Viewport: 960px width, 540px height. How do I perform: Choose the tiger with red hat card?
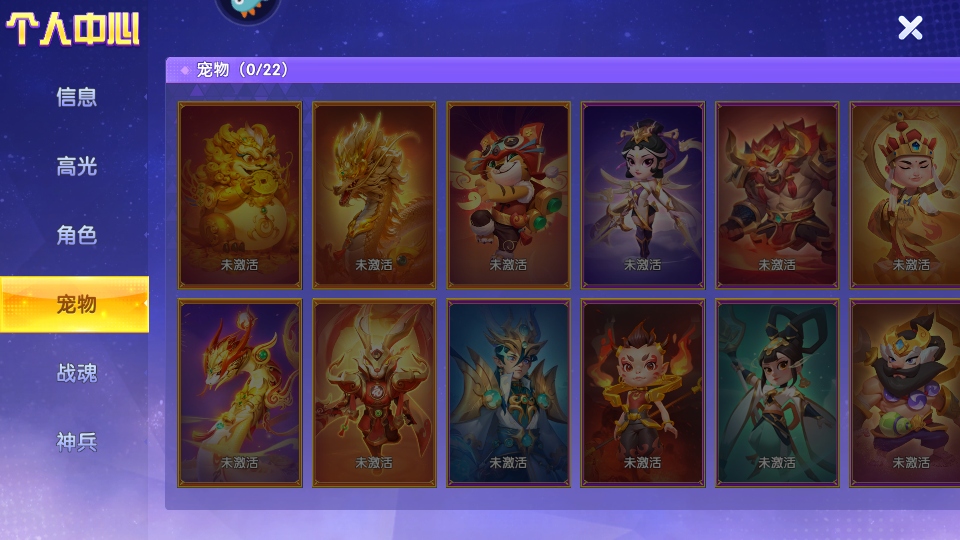(508, 194)
